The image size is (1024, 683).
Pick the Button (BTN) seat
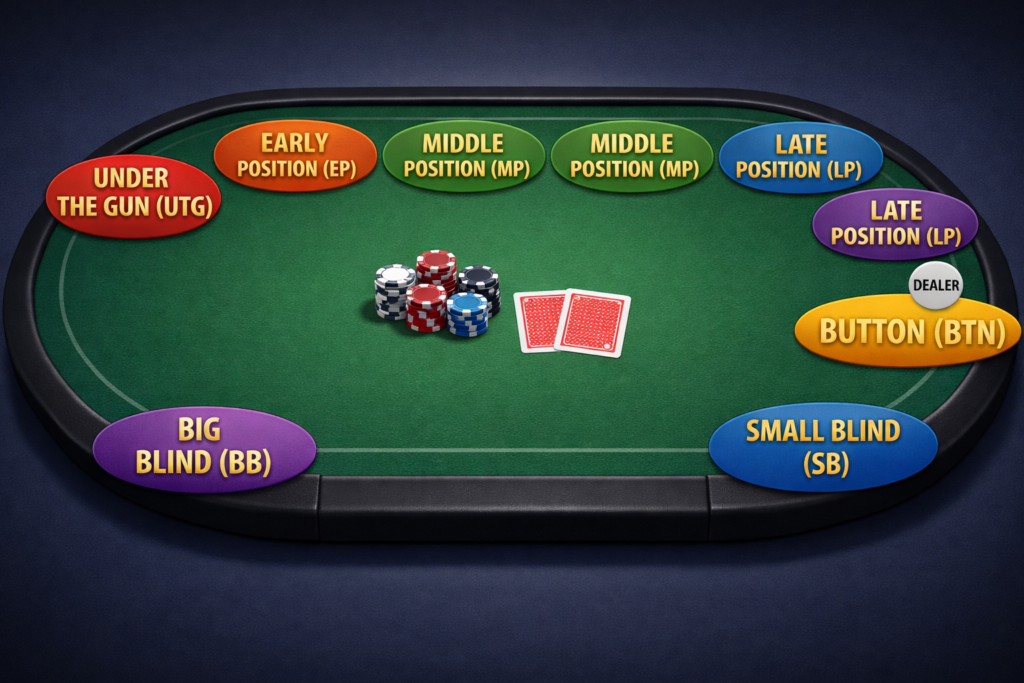[908, 331]
